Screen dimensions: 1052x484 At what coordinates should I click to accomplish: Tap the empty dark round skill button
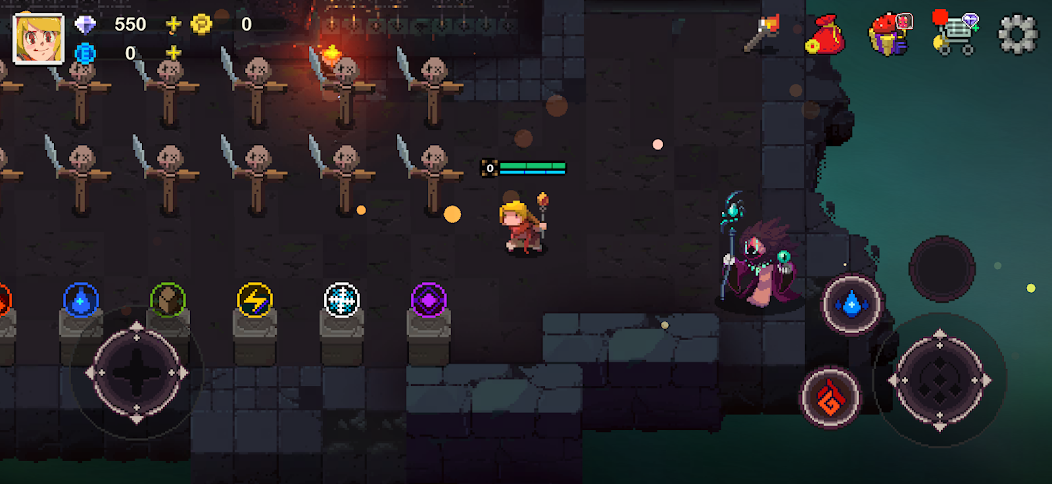pyautogui.click(x=942, y=268)
